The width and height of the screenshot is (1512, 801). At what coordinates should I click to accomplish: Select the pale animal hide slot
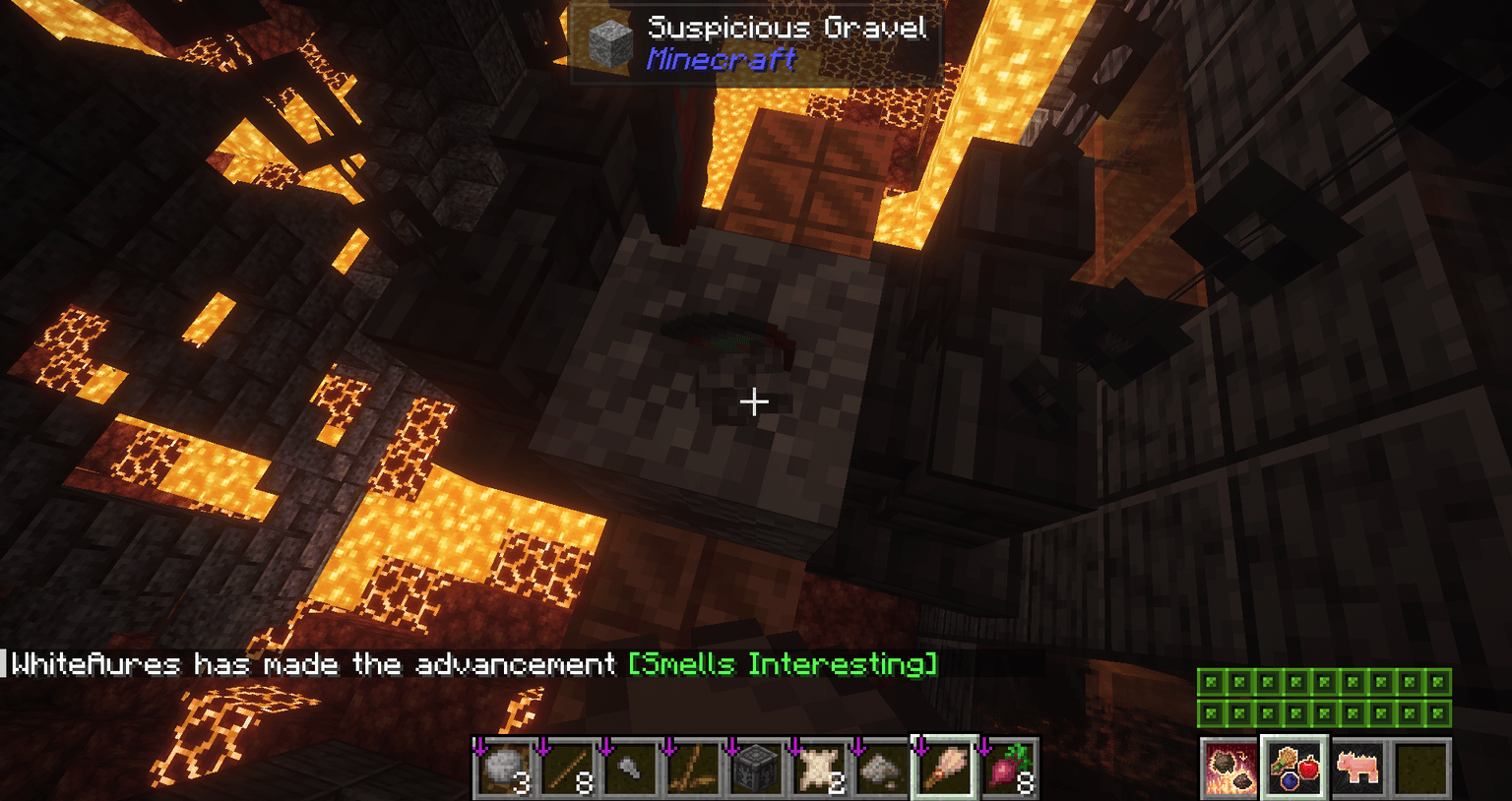819,767
